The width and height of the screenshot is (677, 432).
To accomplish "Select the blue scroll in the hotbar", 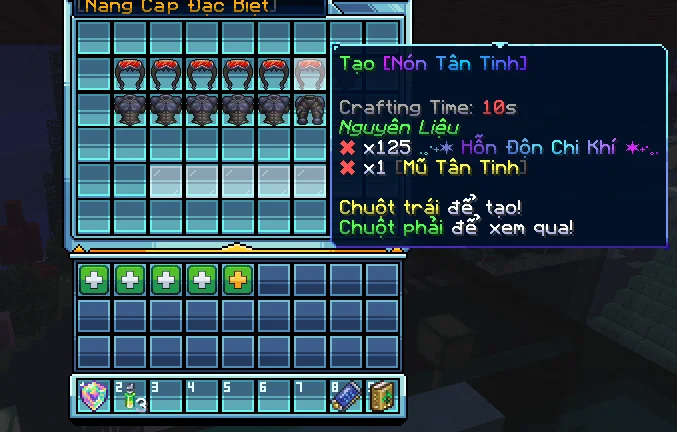I will coord(345,396).
